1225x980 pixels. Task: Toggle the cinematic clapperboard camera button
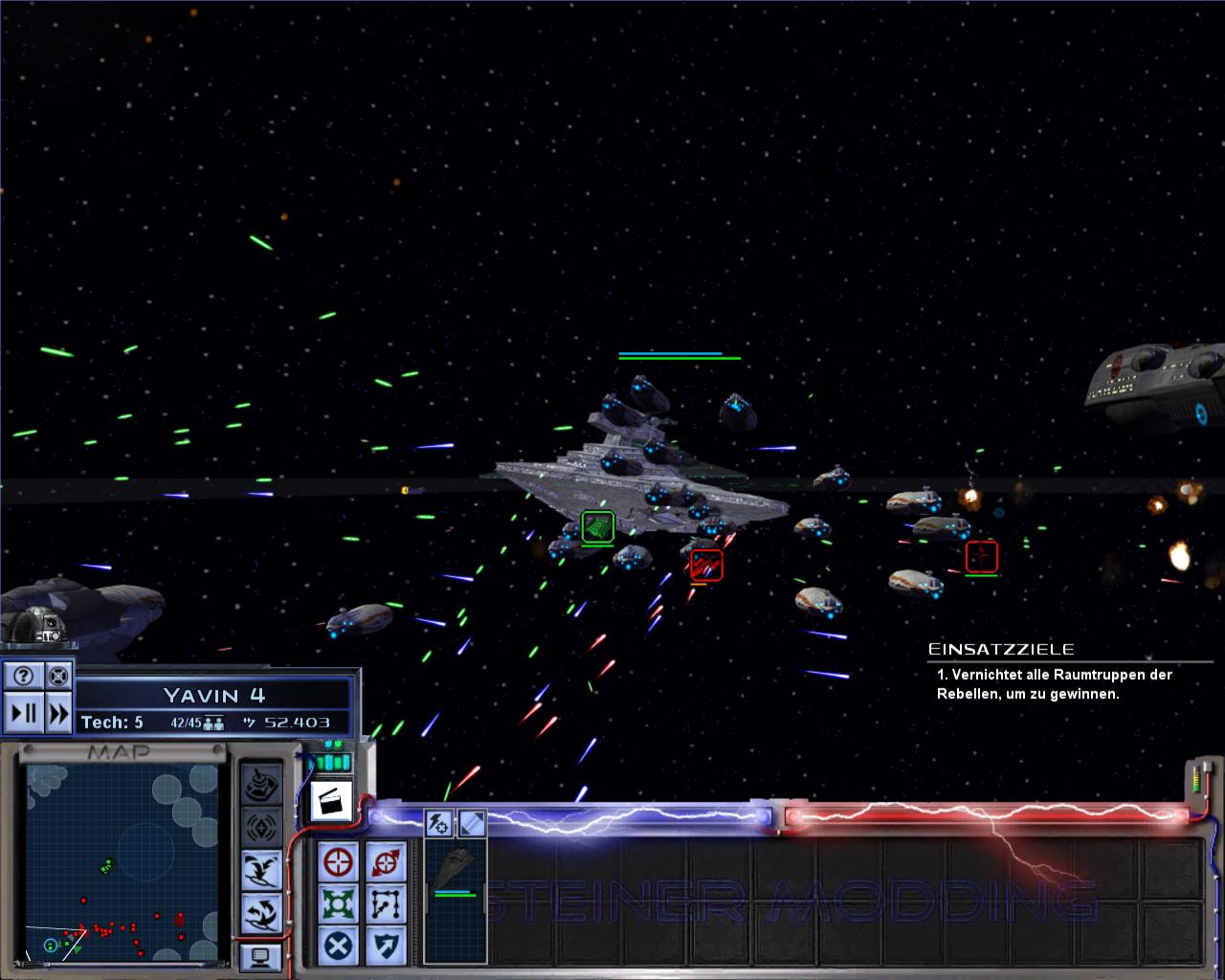[x=331, y=800]
